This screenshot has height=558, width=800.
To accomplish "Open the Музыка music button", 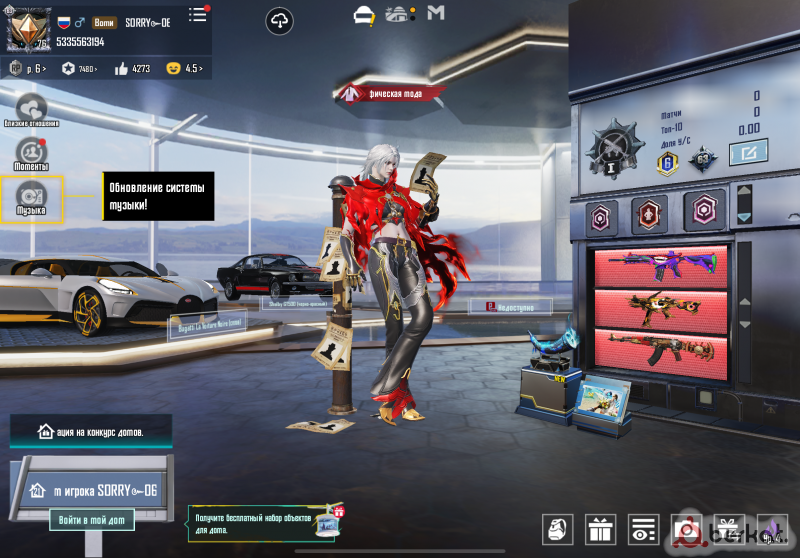I will pos(31,198).
